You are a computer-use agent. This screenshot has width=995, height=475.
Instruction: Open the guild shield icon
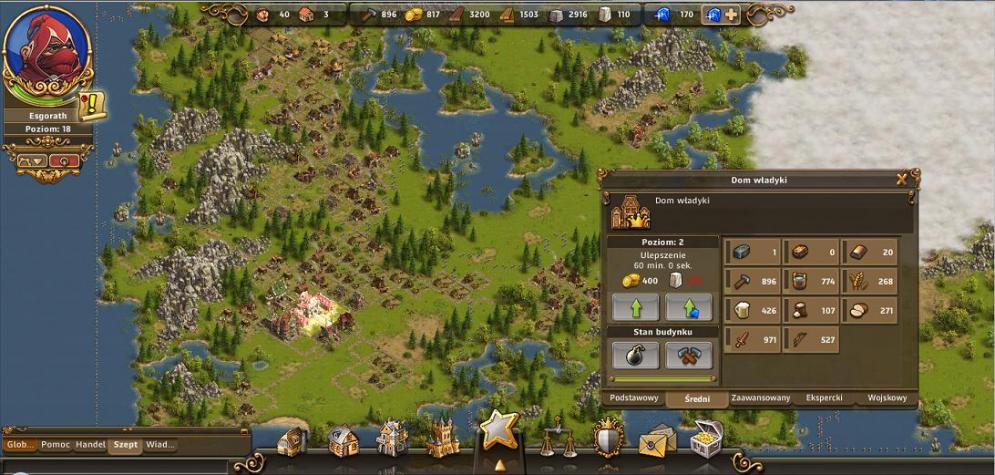608,438
